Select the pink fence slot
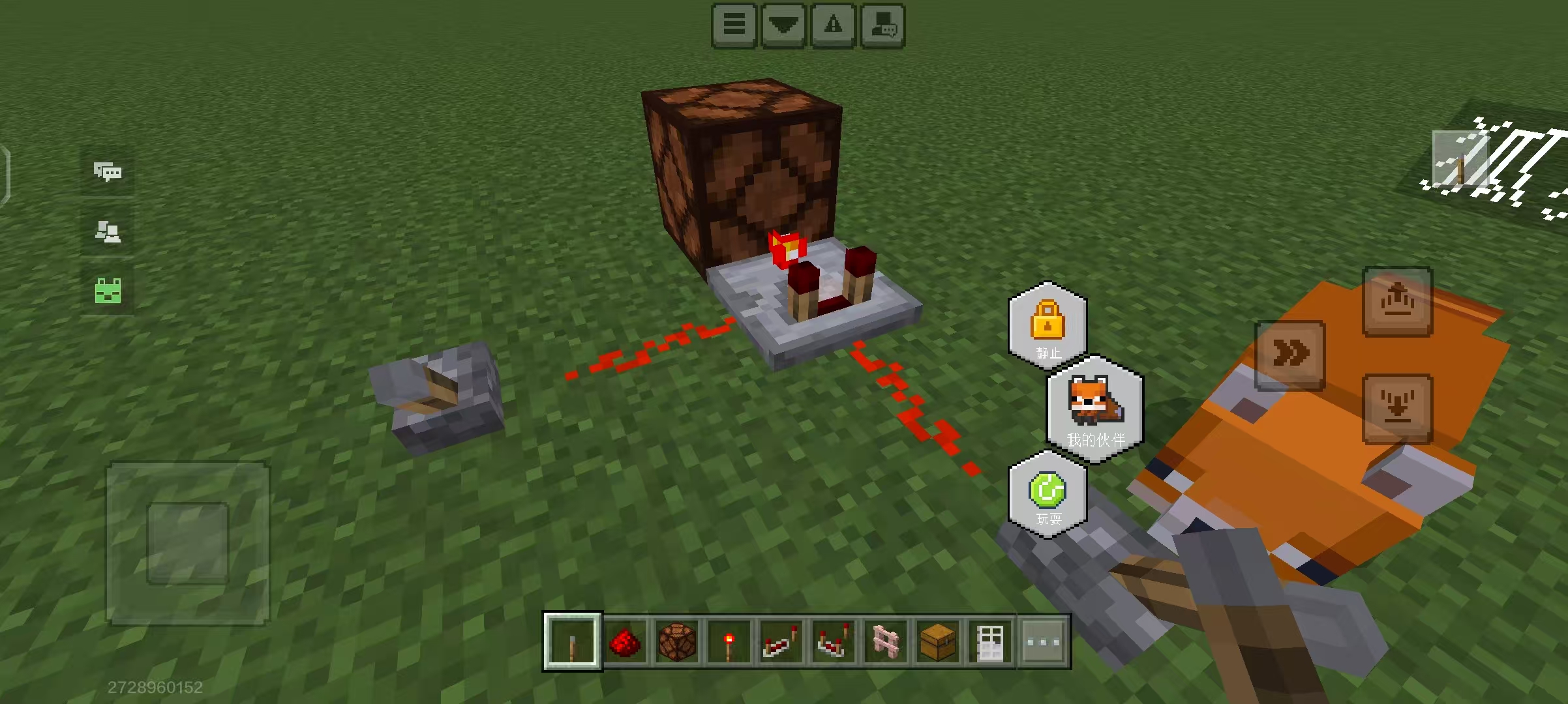 (885, 641)
